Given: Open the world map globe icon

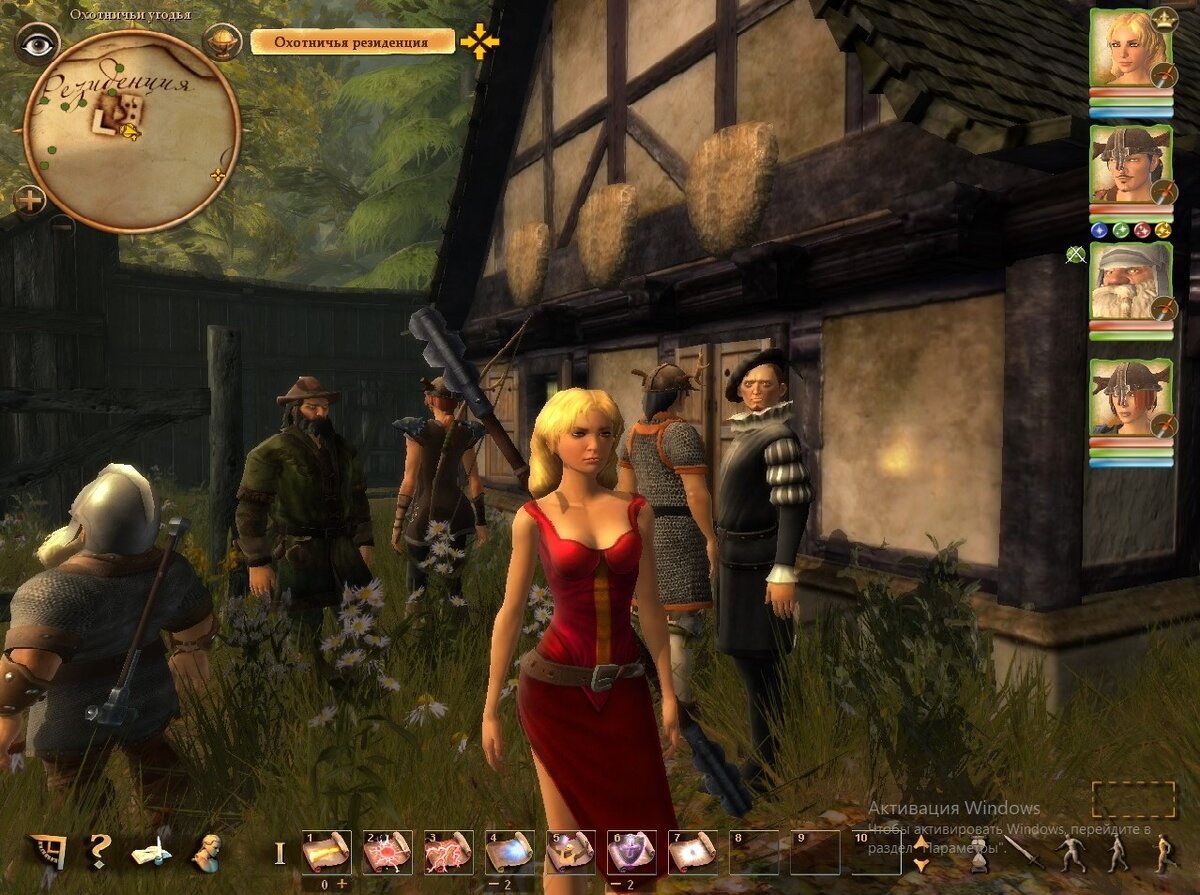Looking at the screenshot, I should point(221,42).
